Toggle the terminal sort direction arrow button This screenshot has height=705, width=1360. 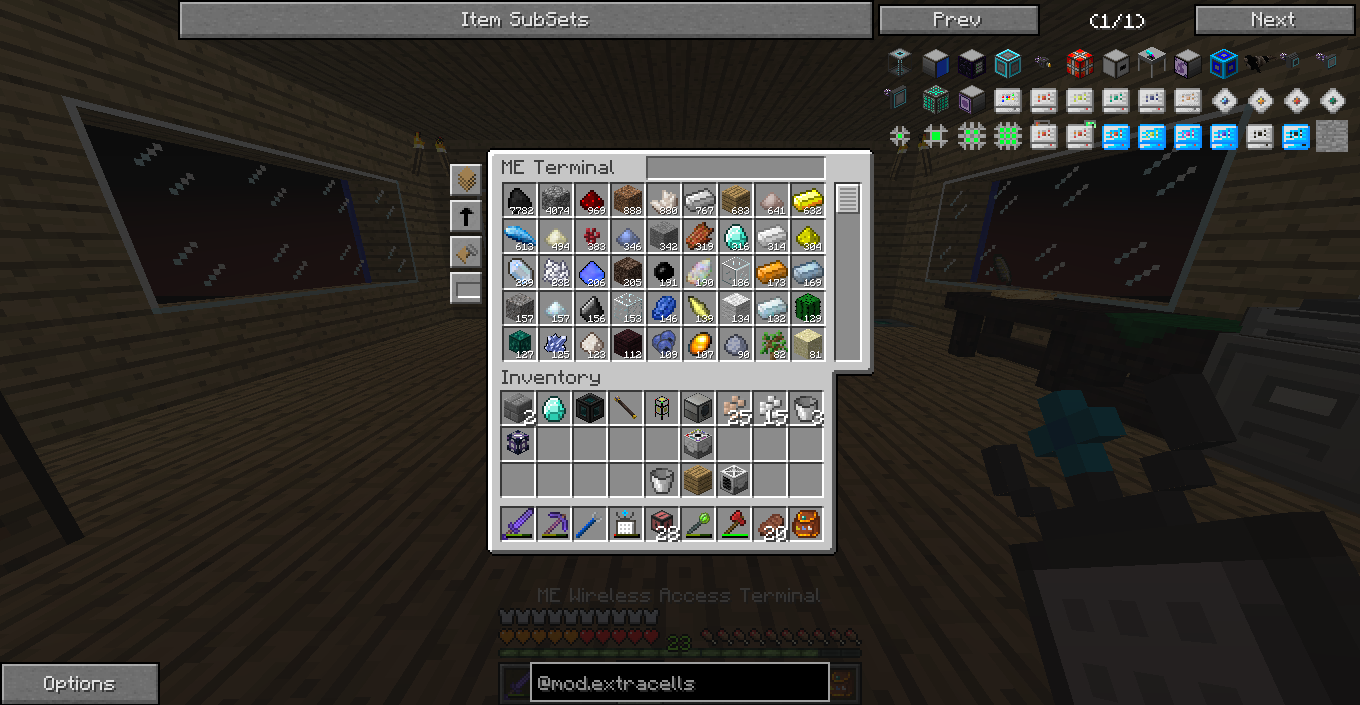pyautogui.click(x=466, y=216)
